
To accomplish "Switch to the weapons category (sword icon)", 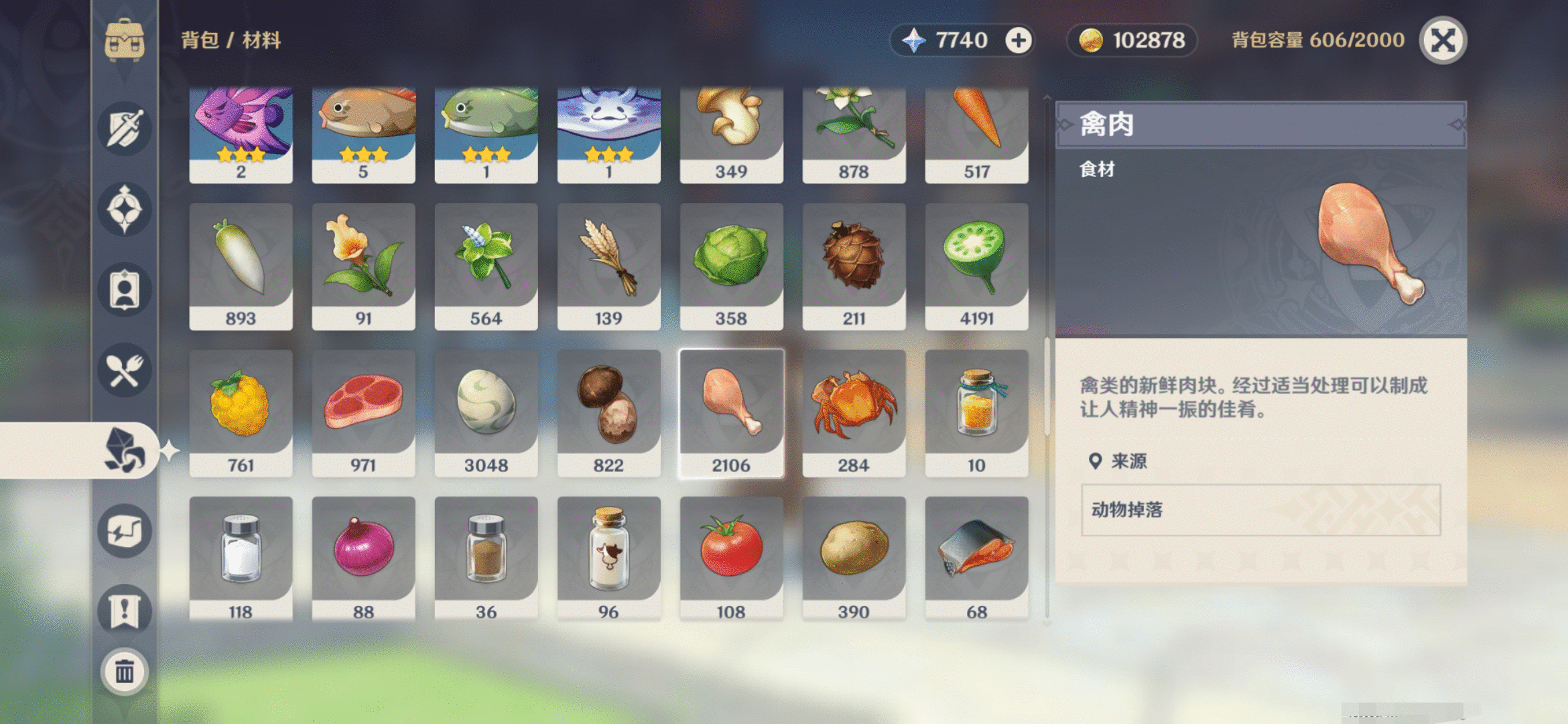I will click(125, 129).
